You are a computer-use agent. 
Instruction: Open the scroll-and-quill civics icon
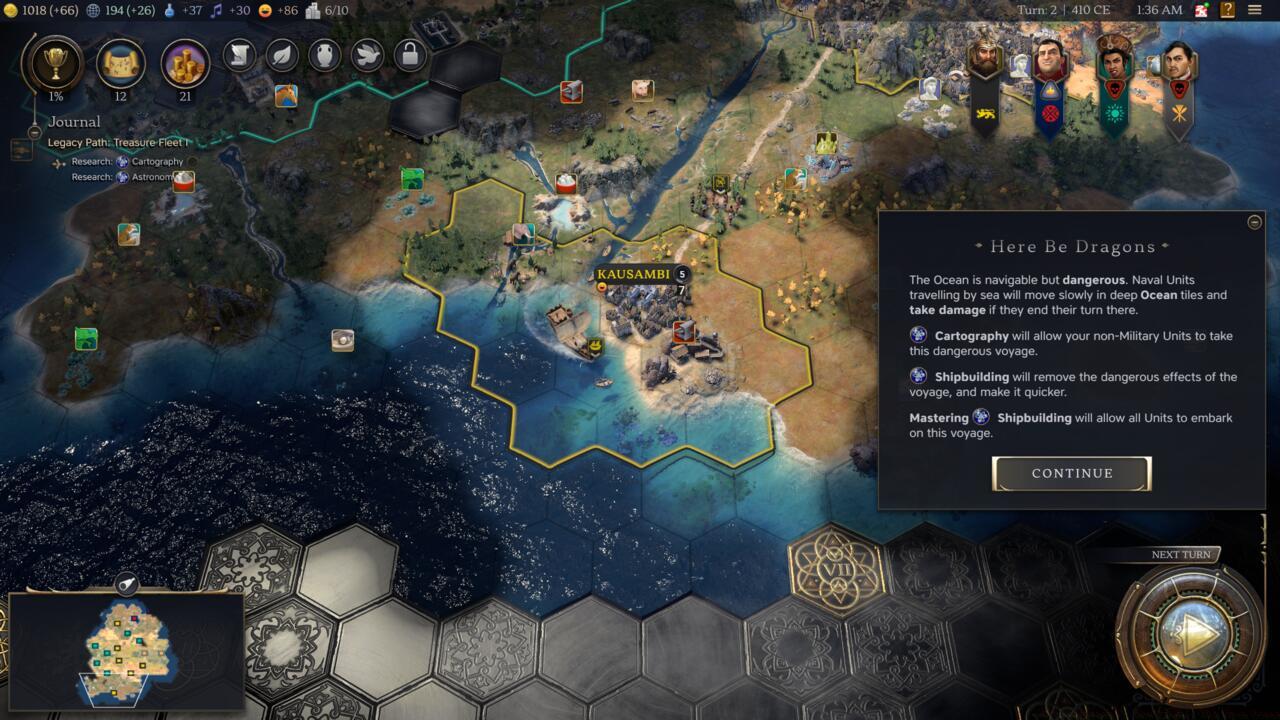241,55
